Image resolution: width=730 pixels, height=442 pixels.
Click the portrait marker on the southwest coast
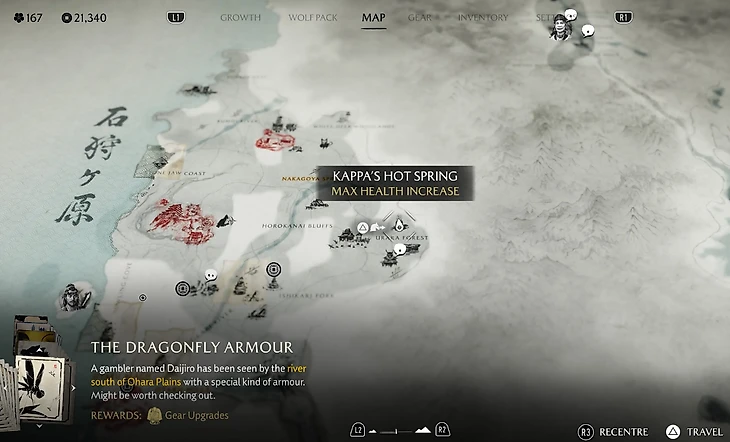(x=71, y=294)
